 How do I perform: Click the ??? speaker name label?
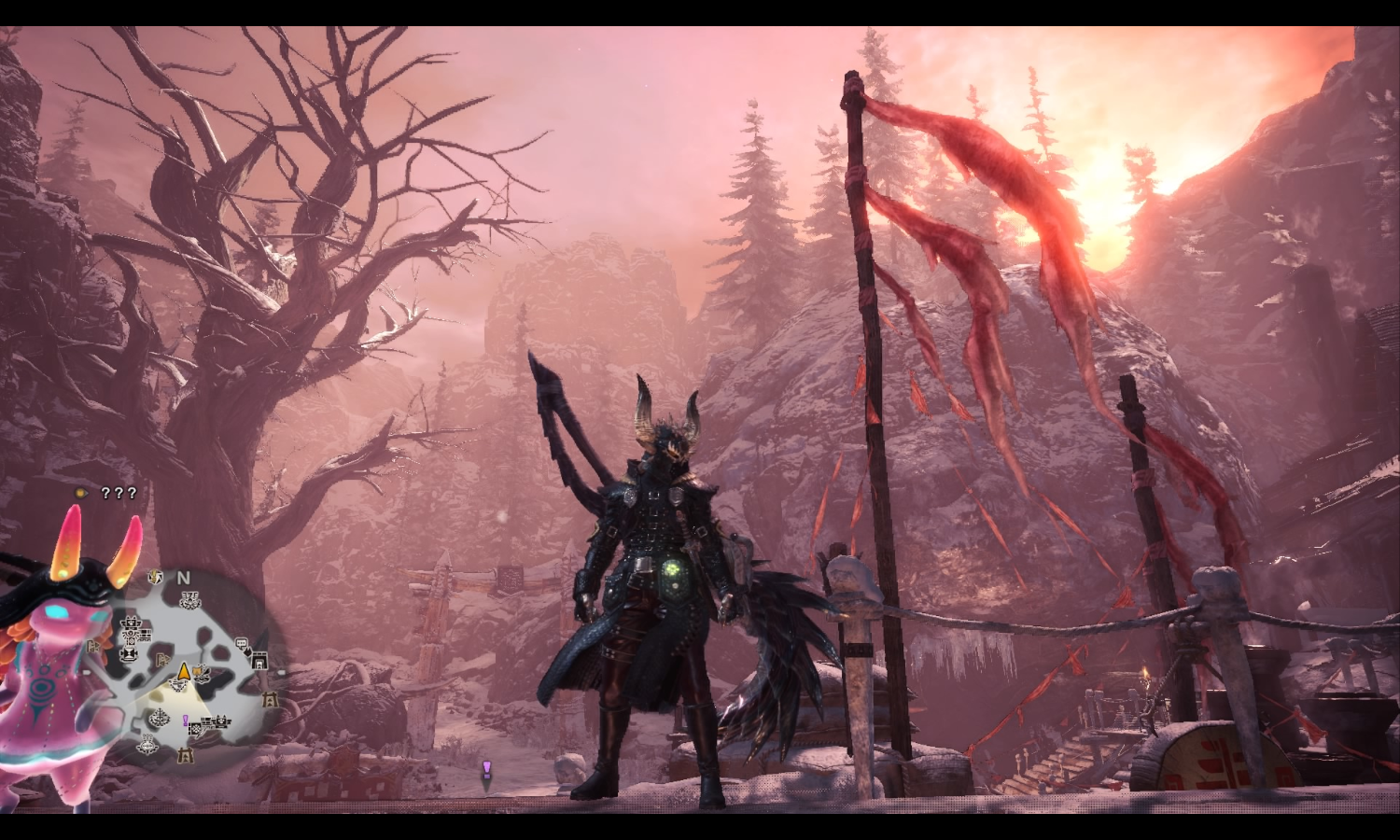click(119, 493)
